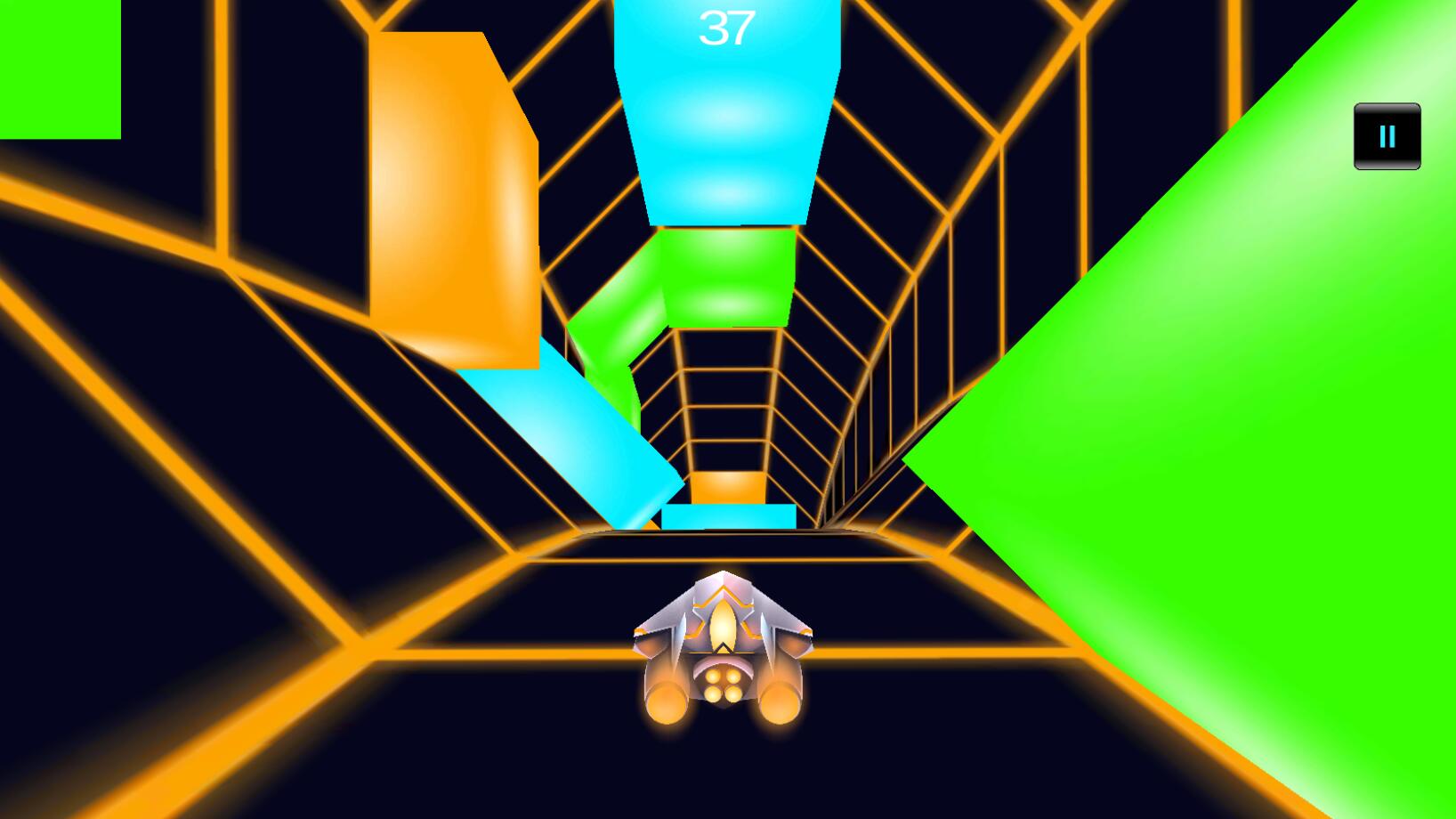Click the small cyan block near tunnel floor

click(725, 516)
